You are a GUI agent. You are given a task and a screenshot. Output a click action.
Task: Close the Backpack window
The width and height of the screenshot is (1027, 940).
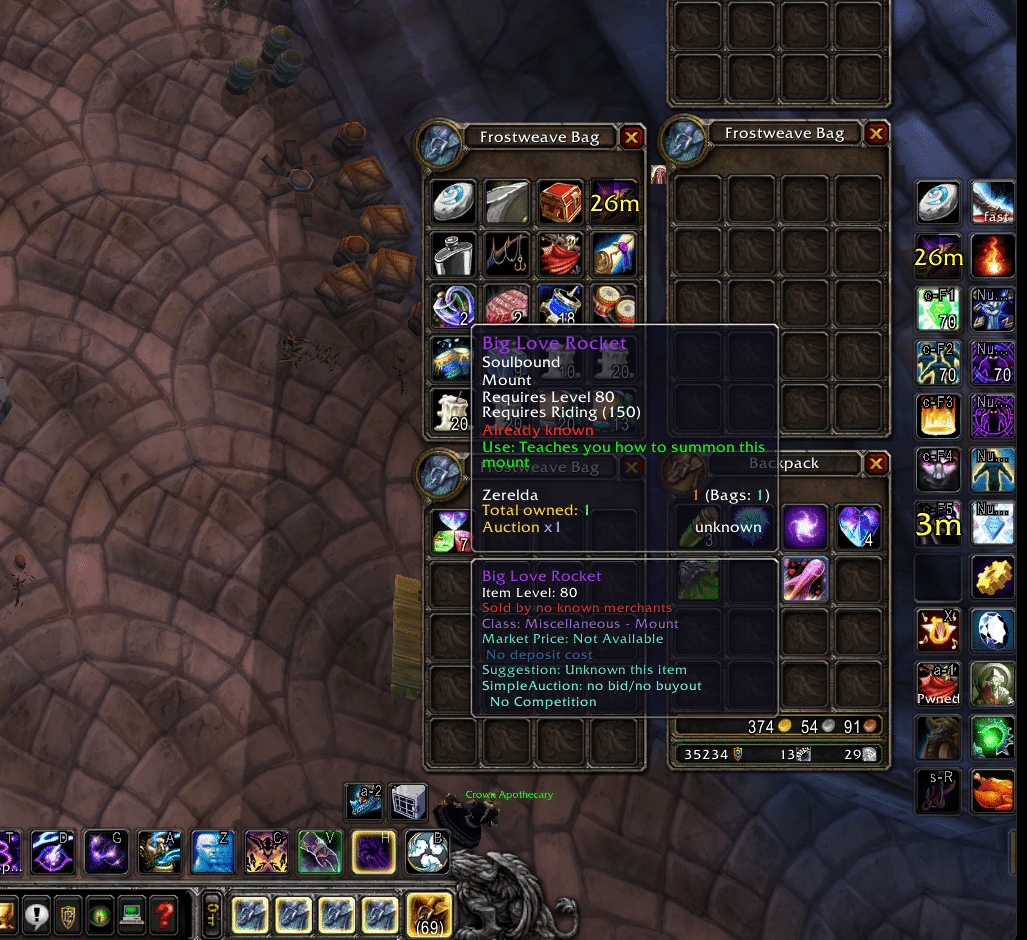tap(876, 463)
